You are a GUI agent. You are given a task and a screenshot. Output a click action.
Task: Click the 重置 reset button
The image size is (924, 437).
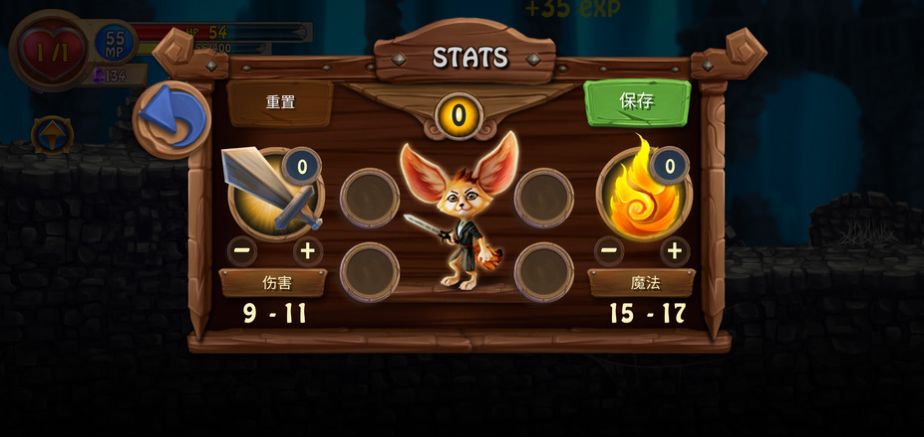(279, 102)
